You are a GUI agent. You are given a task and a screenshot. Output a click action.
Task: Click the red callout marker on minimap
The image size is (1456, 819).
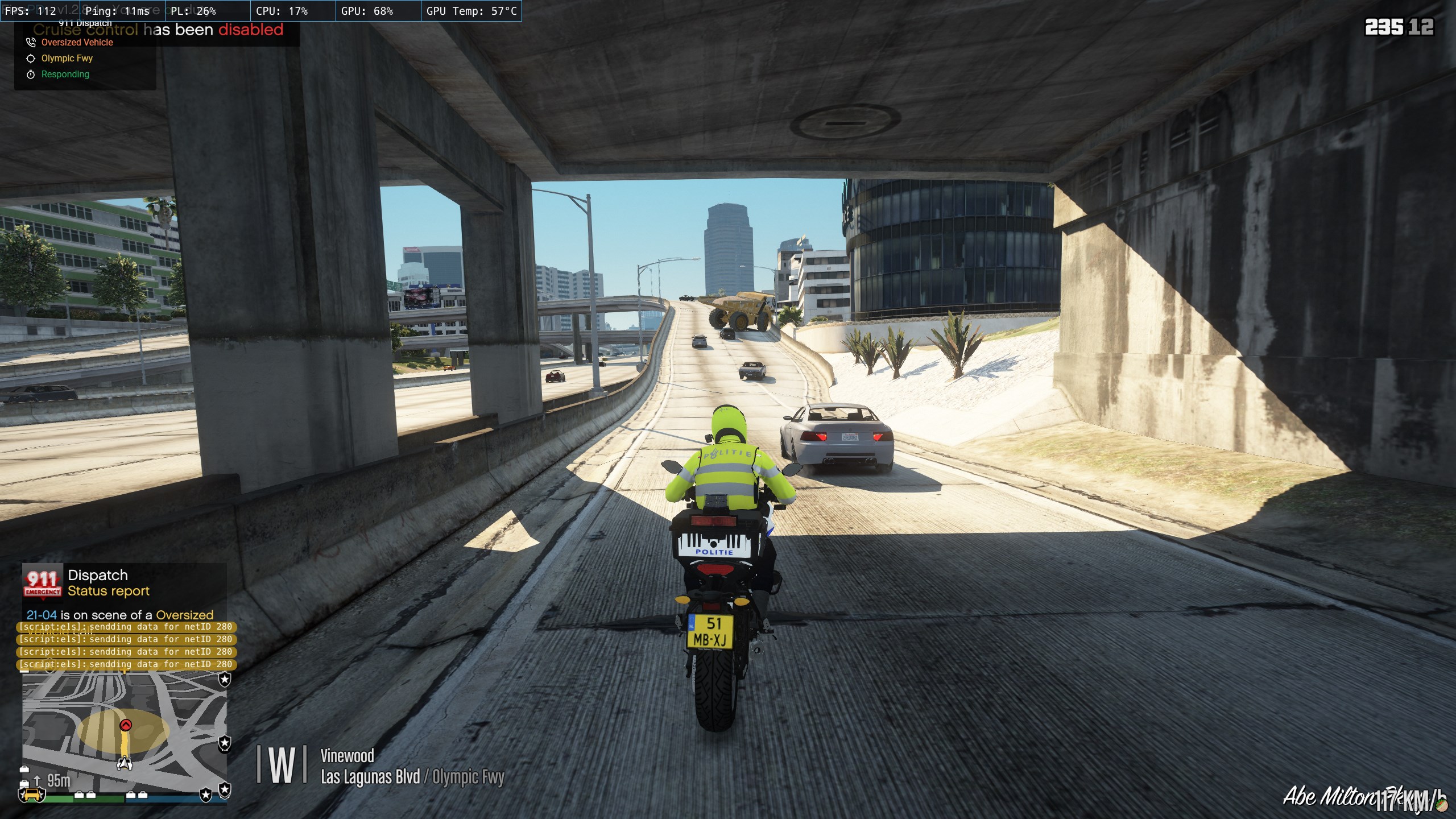126,725
